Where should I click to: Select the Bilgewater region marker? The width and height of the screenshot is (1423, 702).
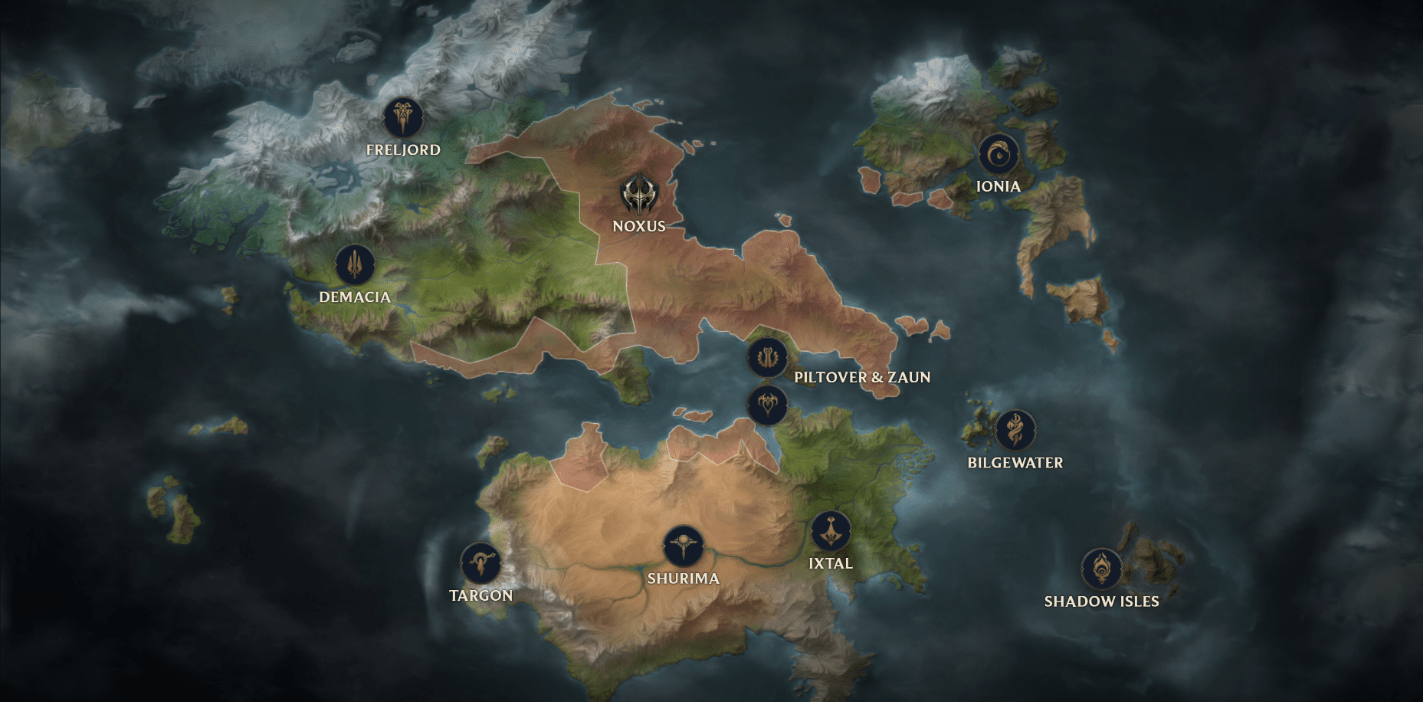[x=1015, y=430]
